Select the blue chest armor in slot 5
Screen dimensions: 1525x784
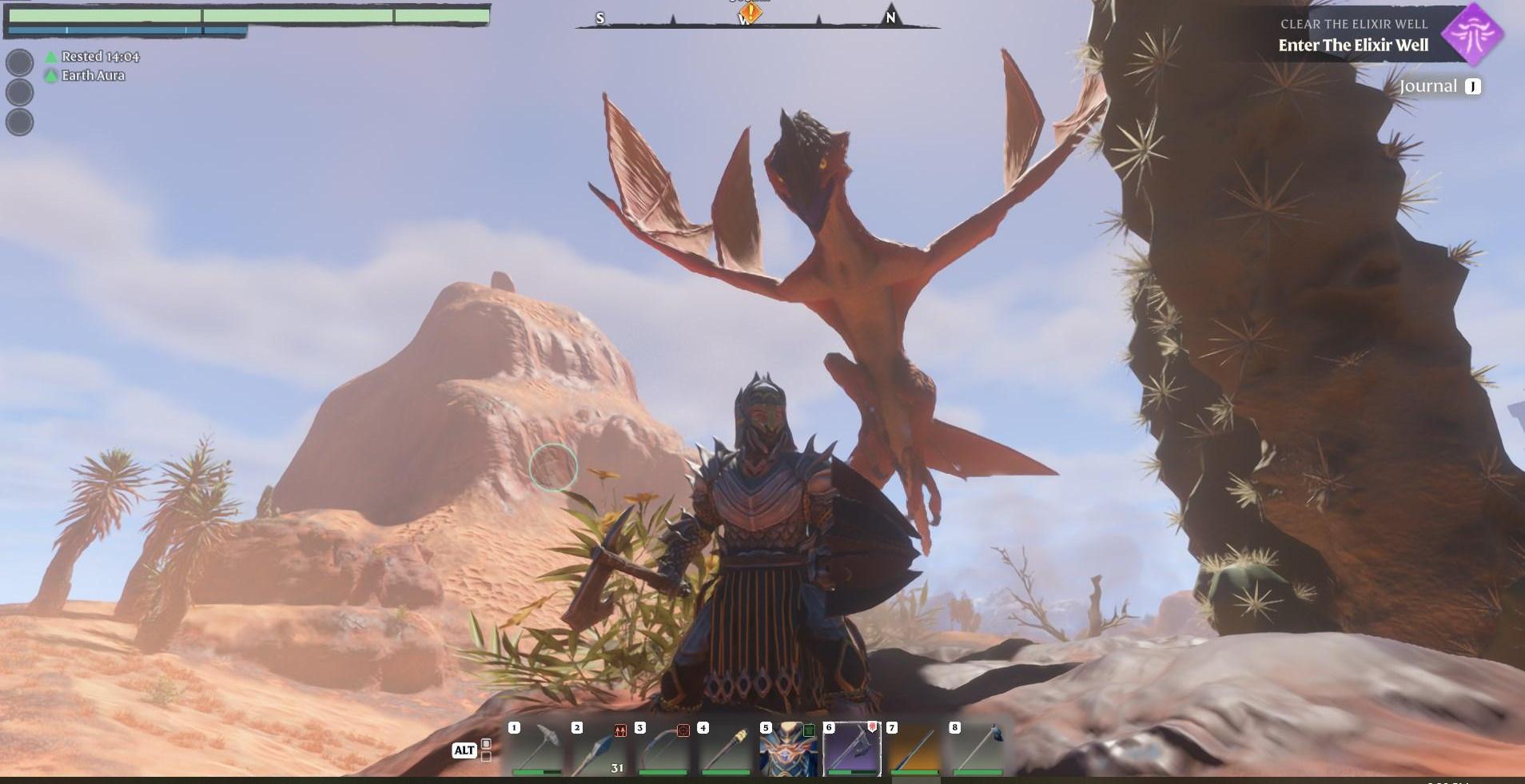click(x=789, y=749)
